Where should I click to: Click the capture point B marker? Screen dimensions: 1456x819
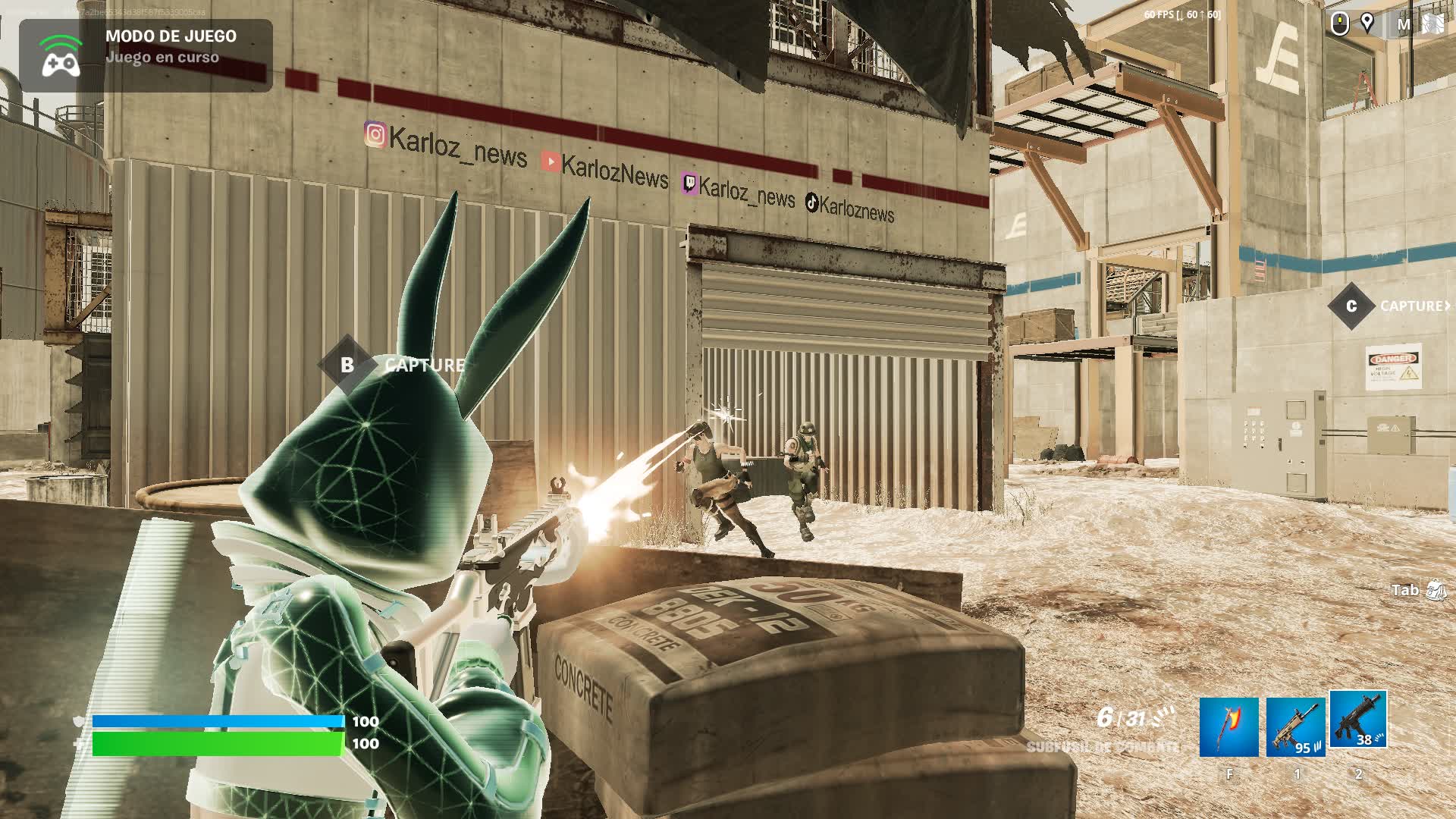point(347,365)
